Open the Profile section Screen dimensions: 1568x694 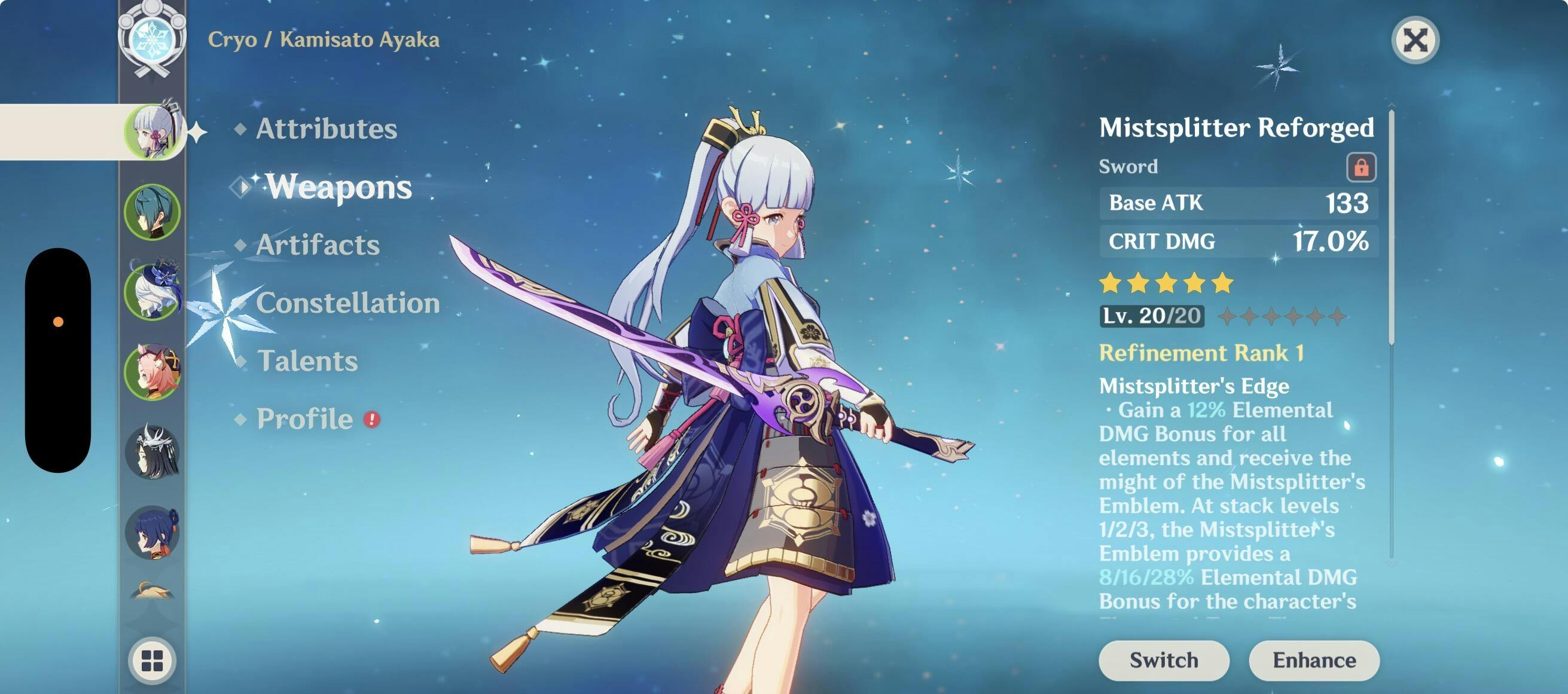(305, 418)
